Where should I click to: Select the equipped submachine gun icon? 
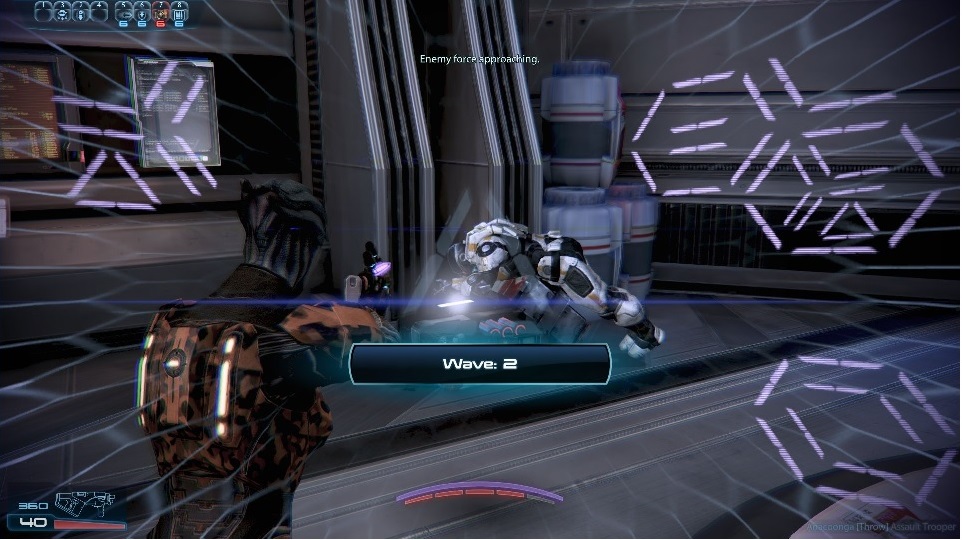point(84,504)
